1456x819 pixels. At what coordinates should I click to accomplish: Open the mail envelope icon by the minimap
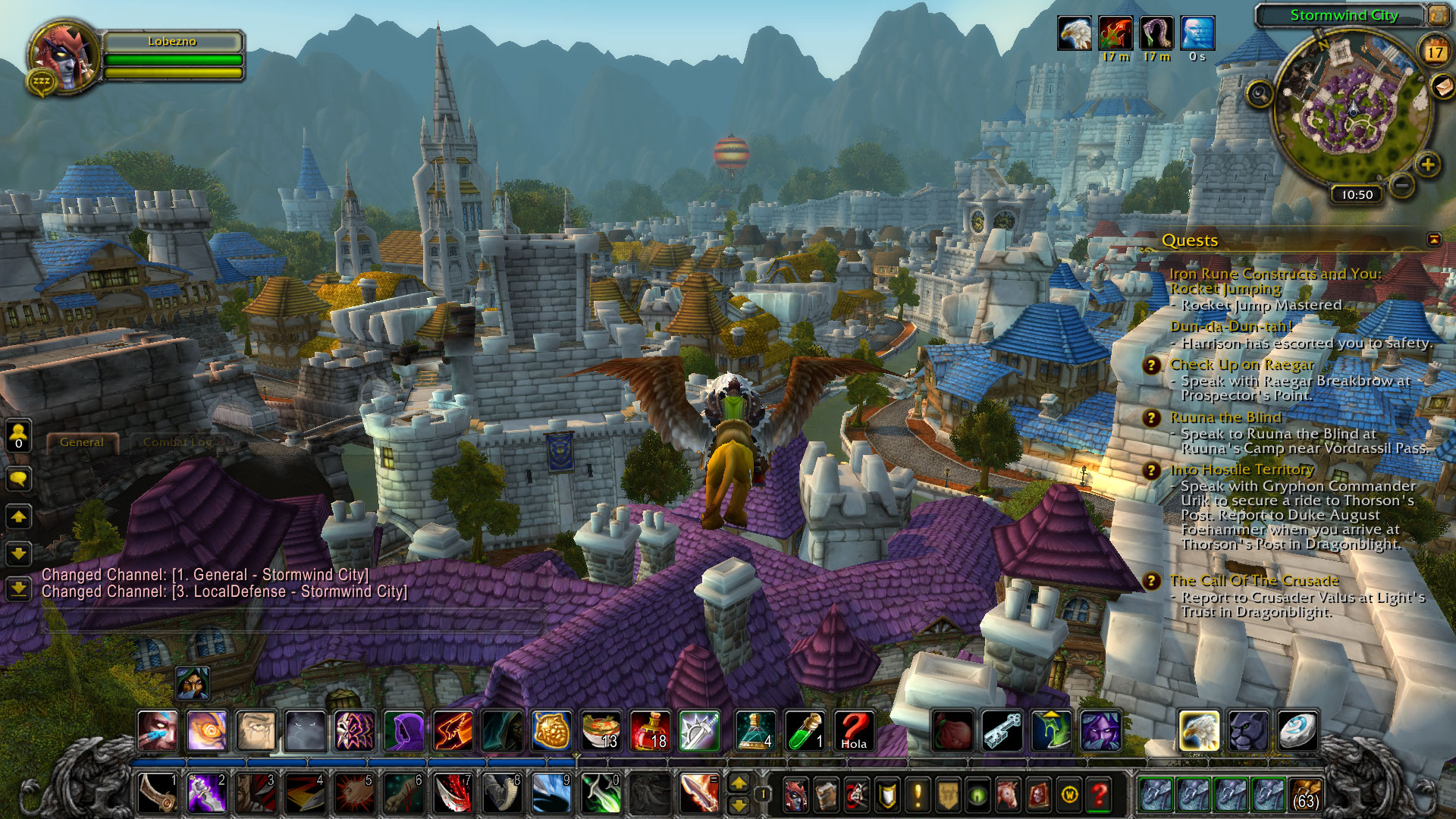pos(1443,87)
